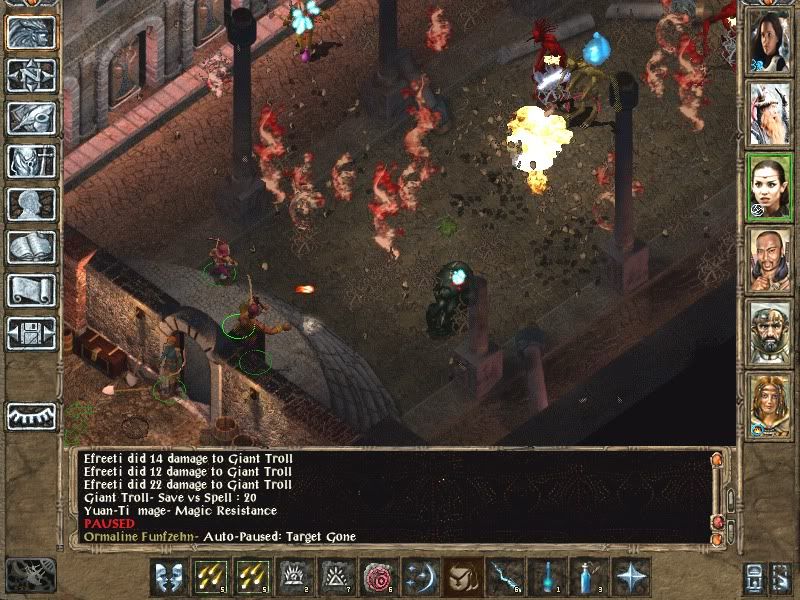800x600 pixels.
Task: Open the journal with the quill icon
Action: (x=32, y=118)
